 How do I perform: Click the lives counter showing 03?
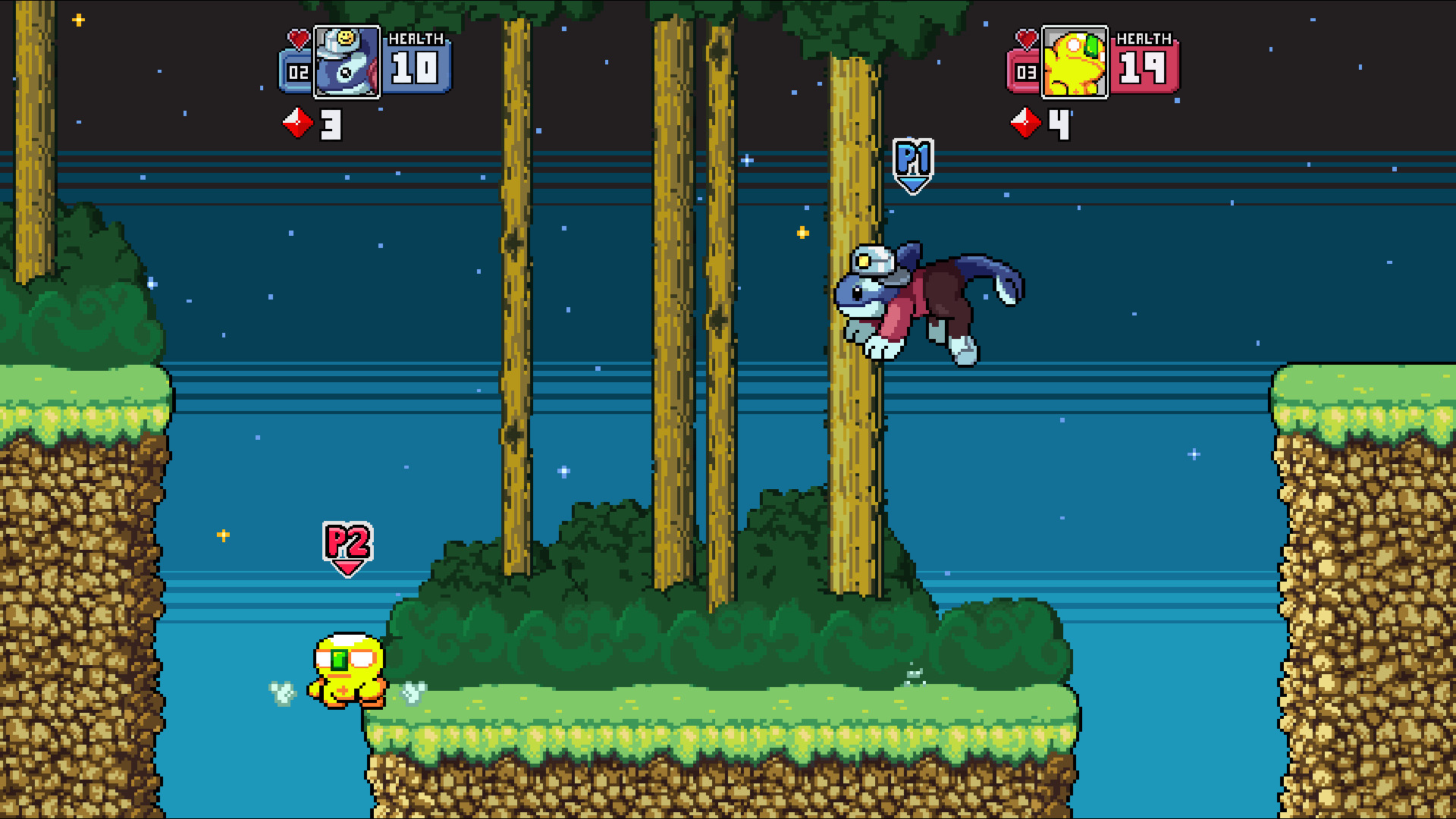click(1025, 74)
